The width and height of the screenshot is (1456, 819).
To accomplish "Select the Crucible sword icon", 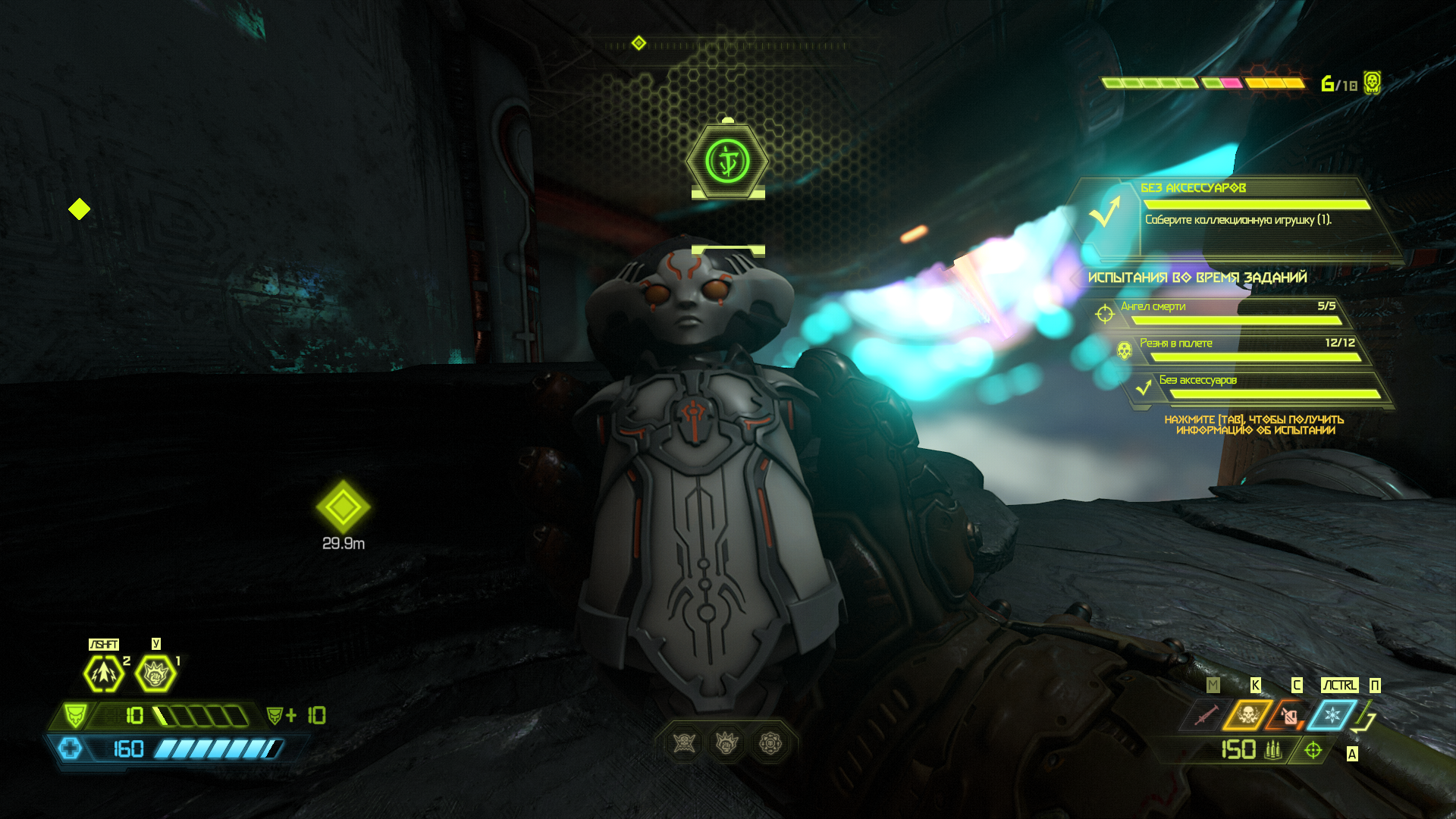I will pyautogui.click(x=1206, y=714).
